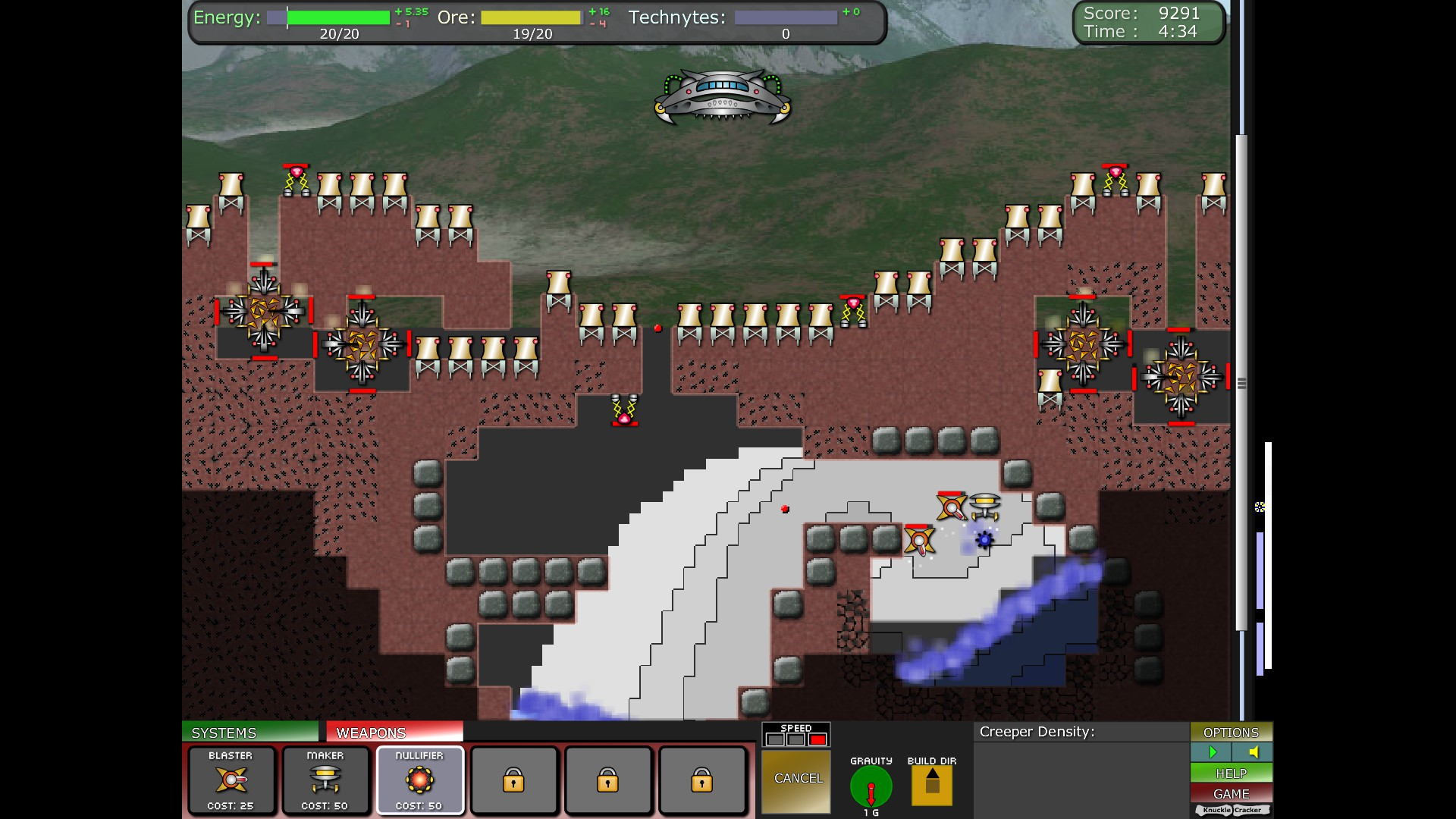
Task: Pick the Nullifier weapon
Action: [x=419, y=780]
